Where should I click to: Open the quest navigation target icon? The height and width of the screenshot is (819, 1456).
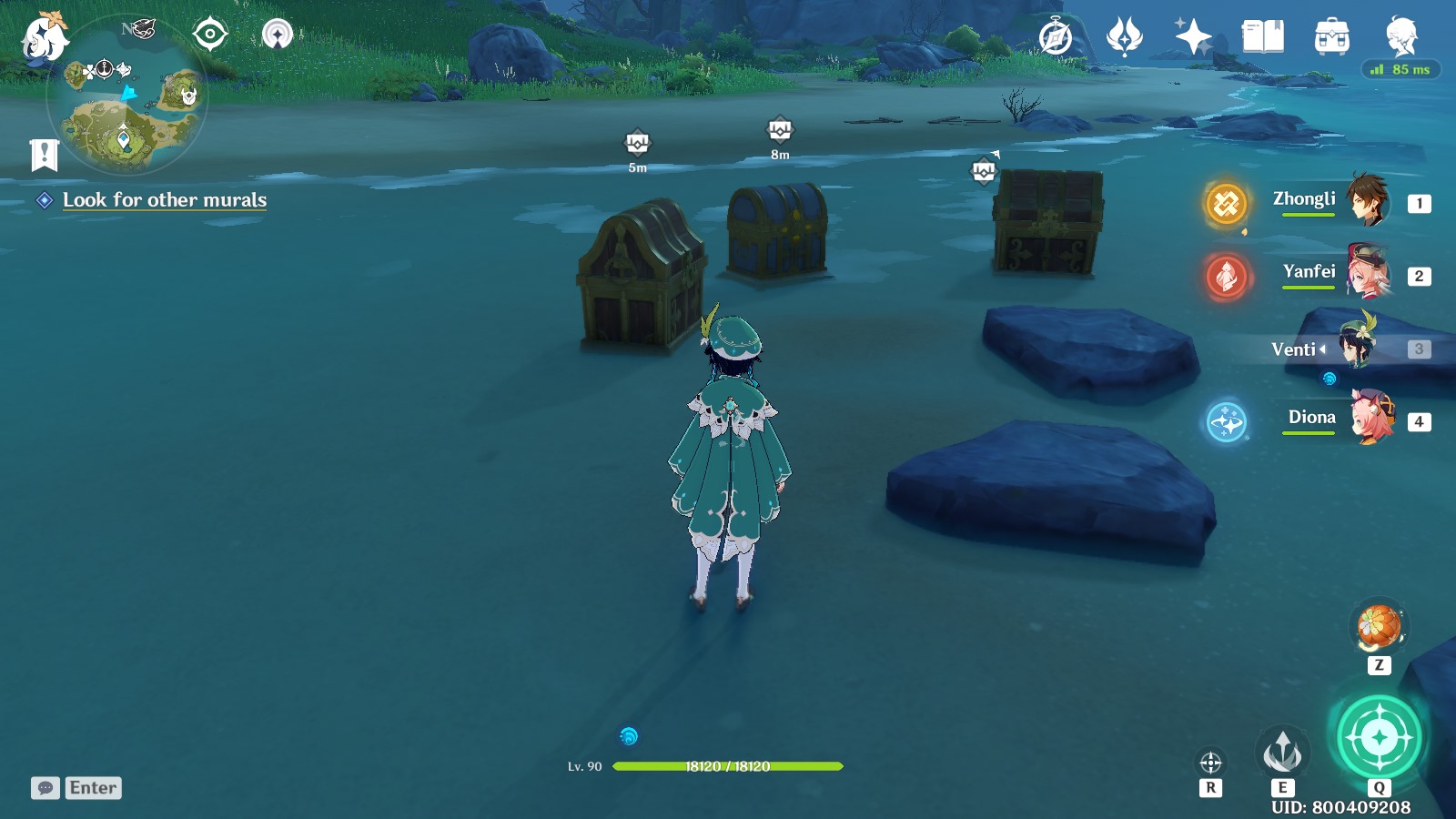210,35
